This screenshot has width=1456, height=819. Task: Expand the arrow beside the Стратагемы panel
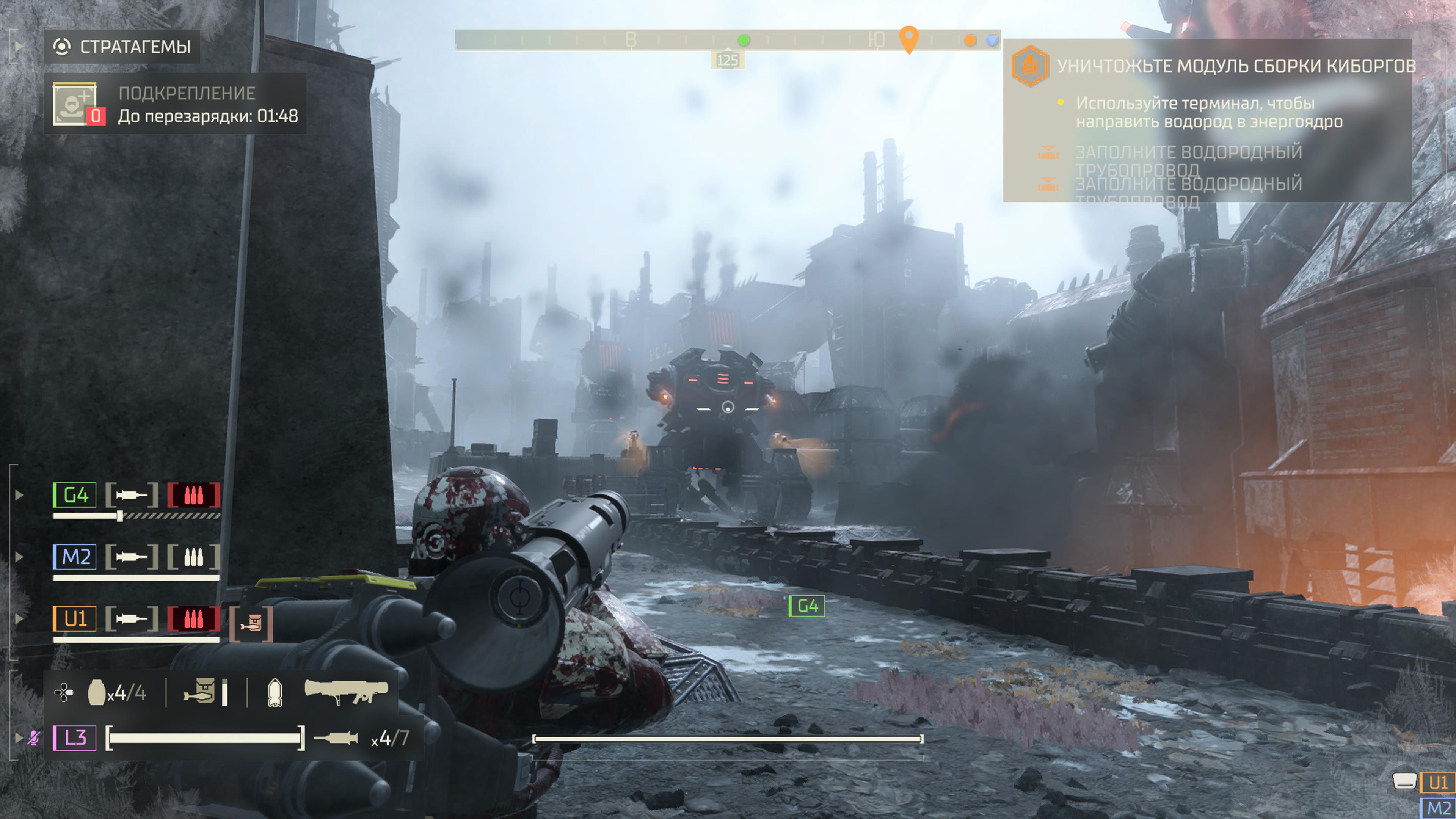18,46
